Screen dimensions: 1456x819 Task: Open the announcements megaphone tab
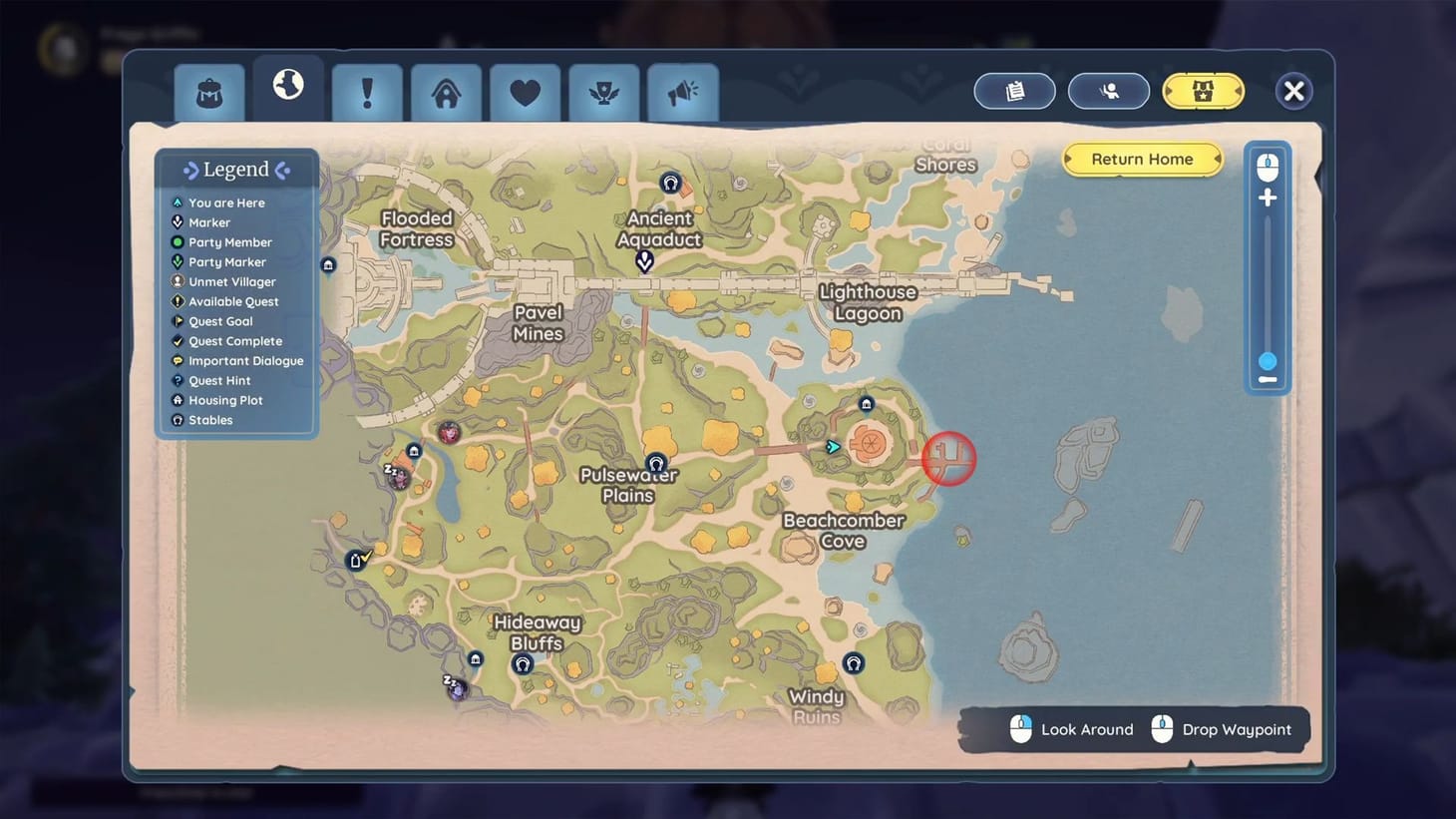pyautogui.click(x=682, y=91)
